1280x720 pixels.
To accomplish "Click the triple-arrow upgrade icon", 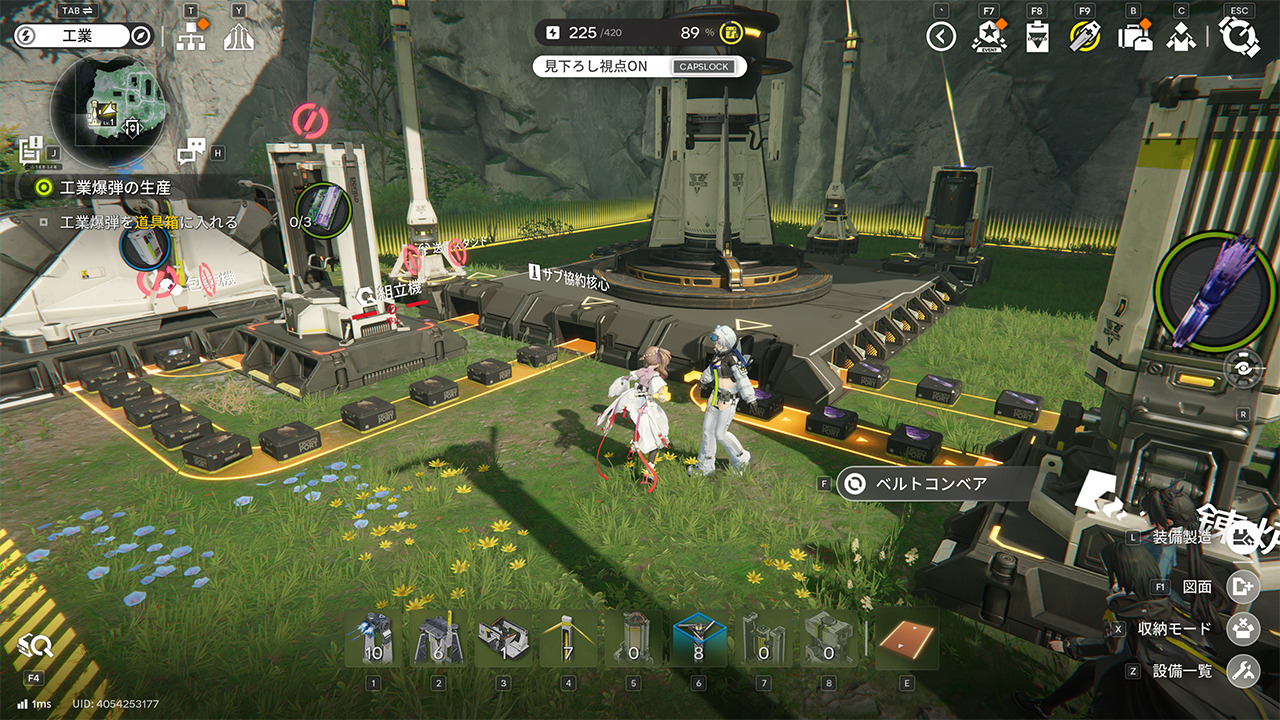I will click(238, 38).
